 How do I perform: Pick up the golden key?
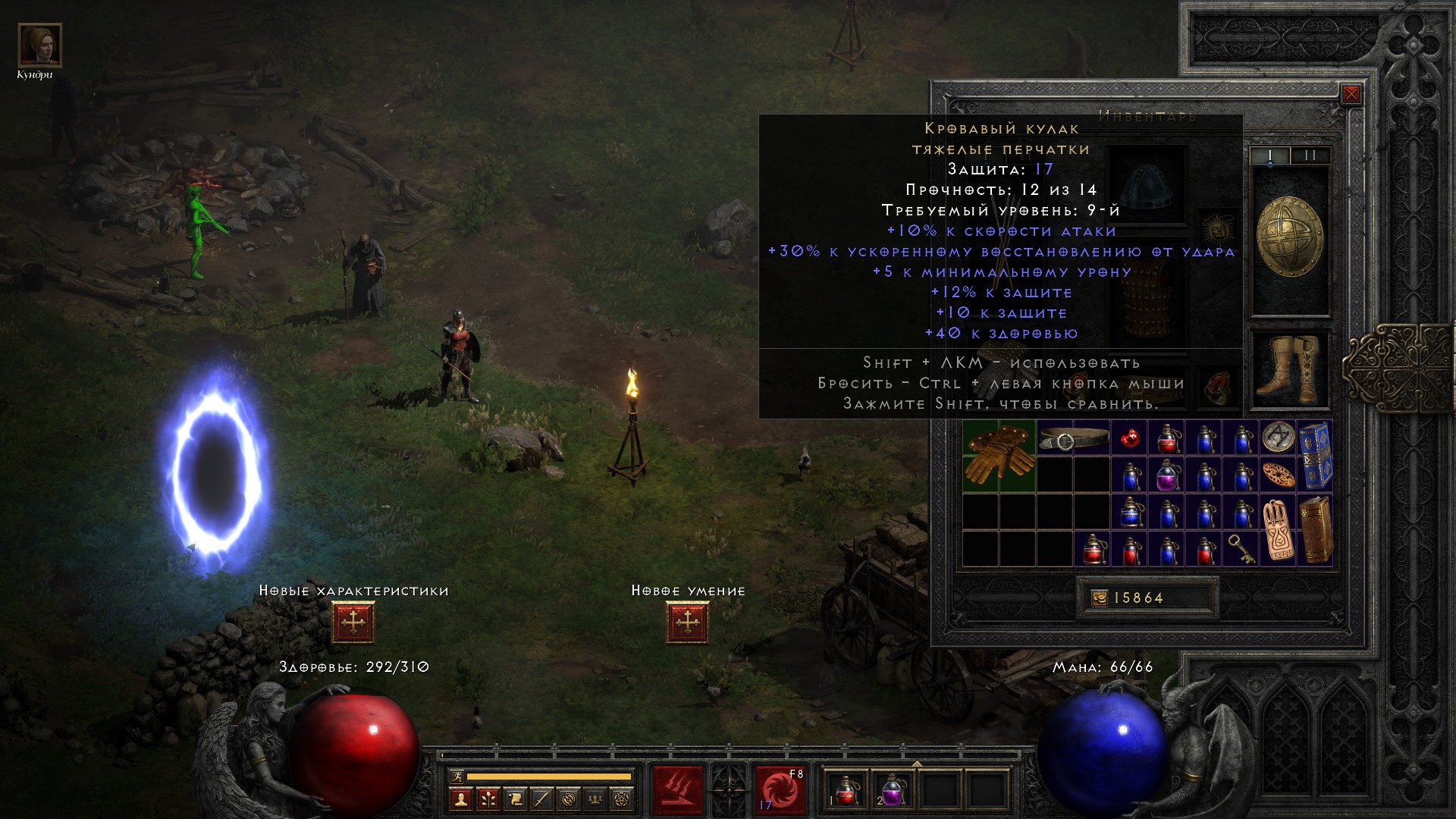[1241, 548]
